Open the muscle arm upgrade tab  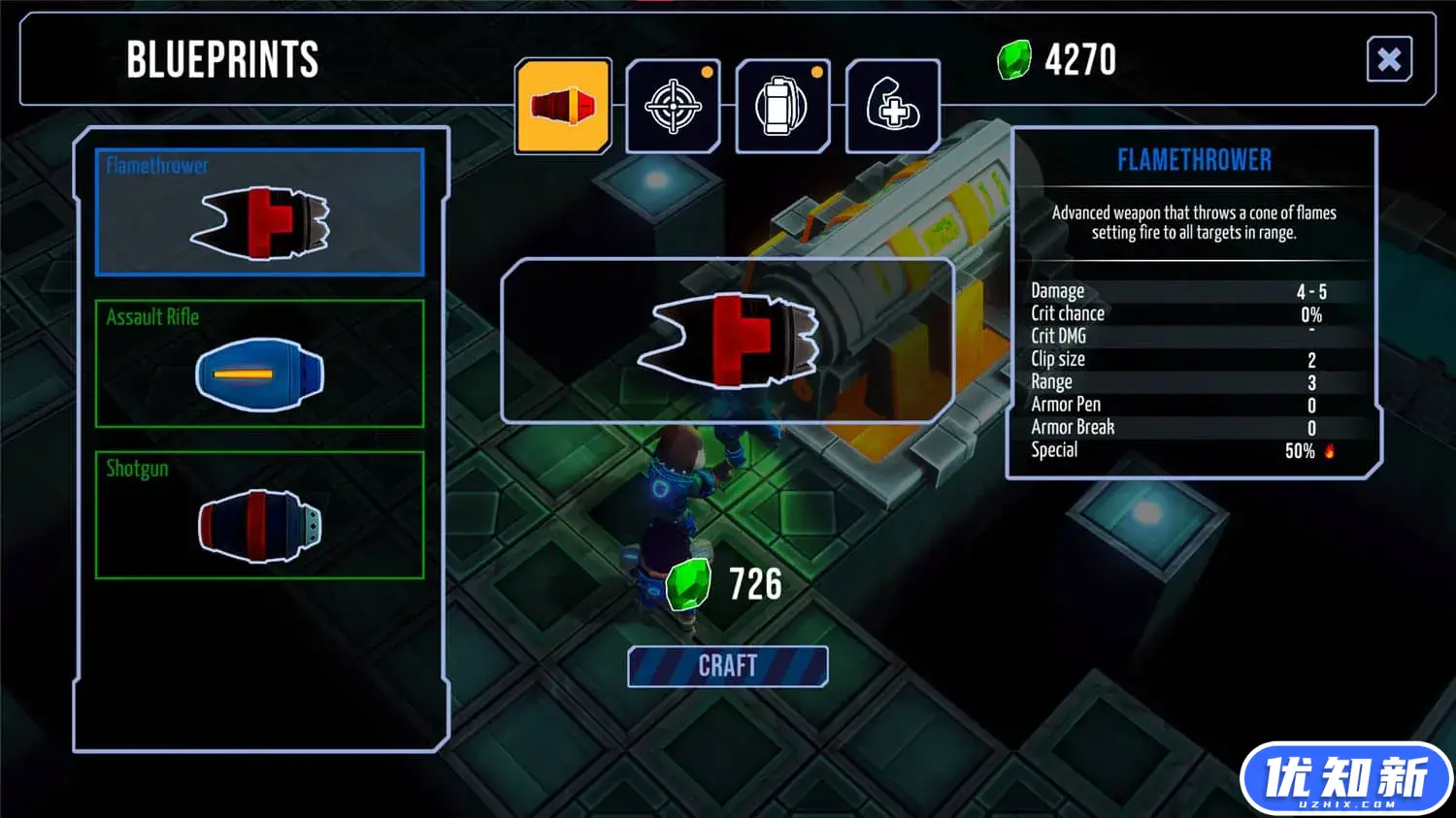(892, 106)
